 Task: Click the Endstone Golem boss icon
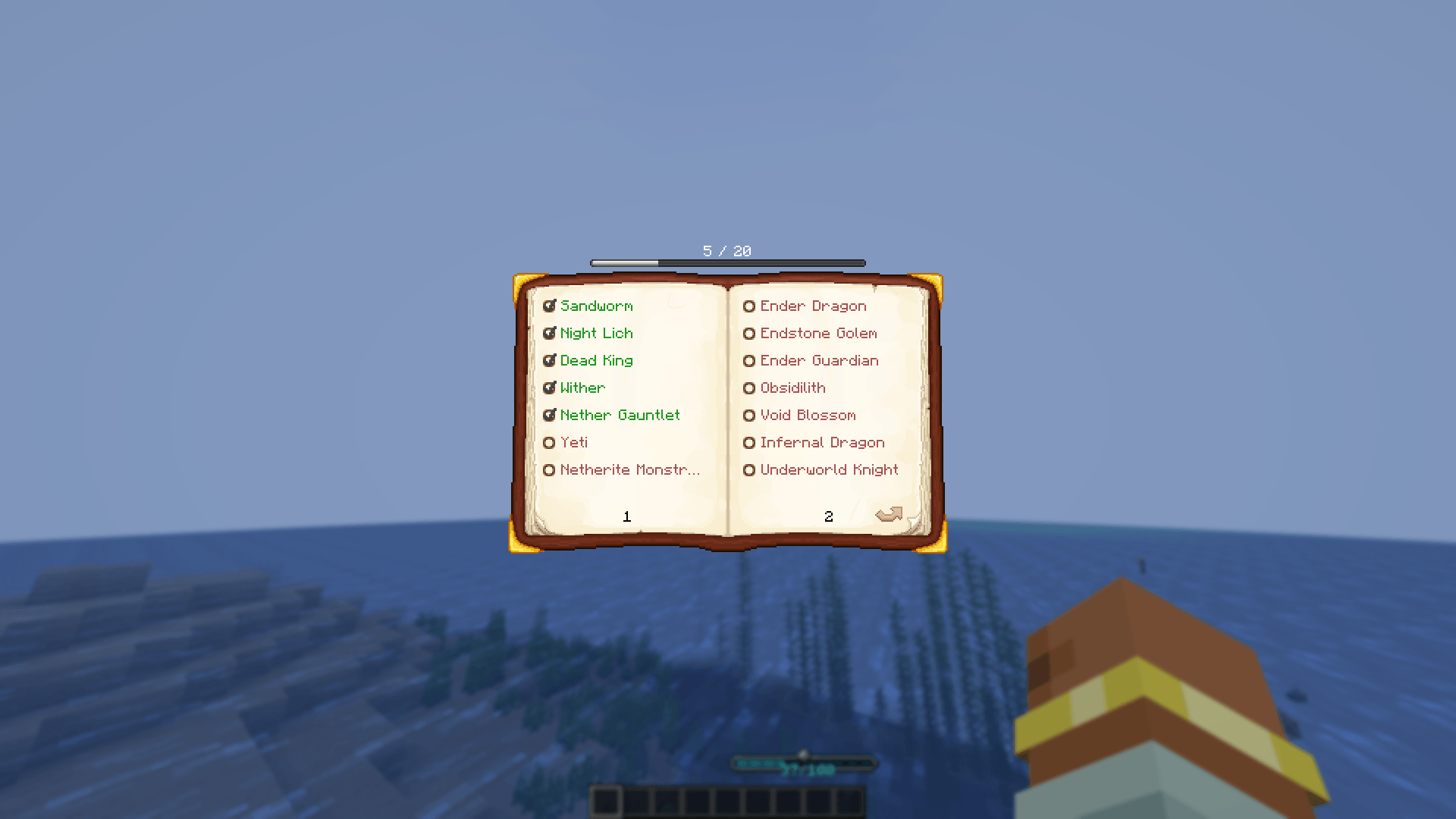point(749,333)
